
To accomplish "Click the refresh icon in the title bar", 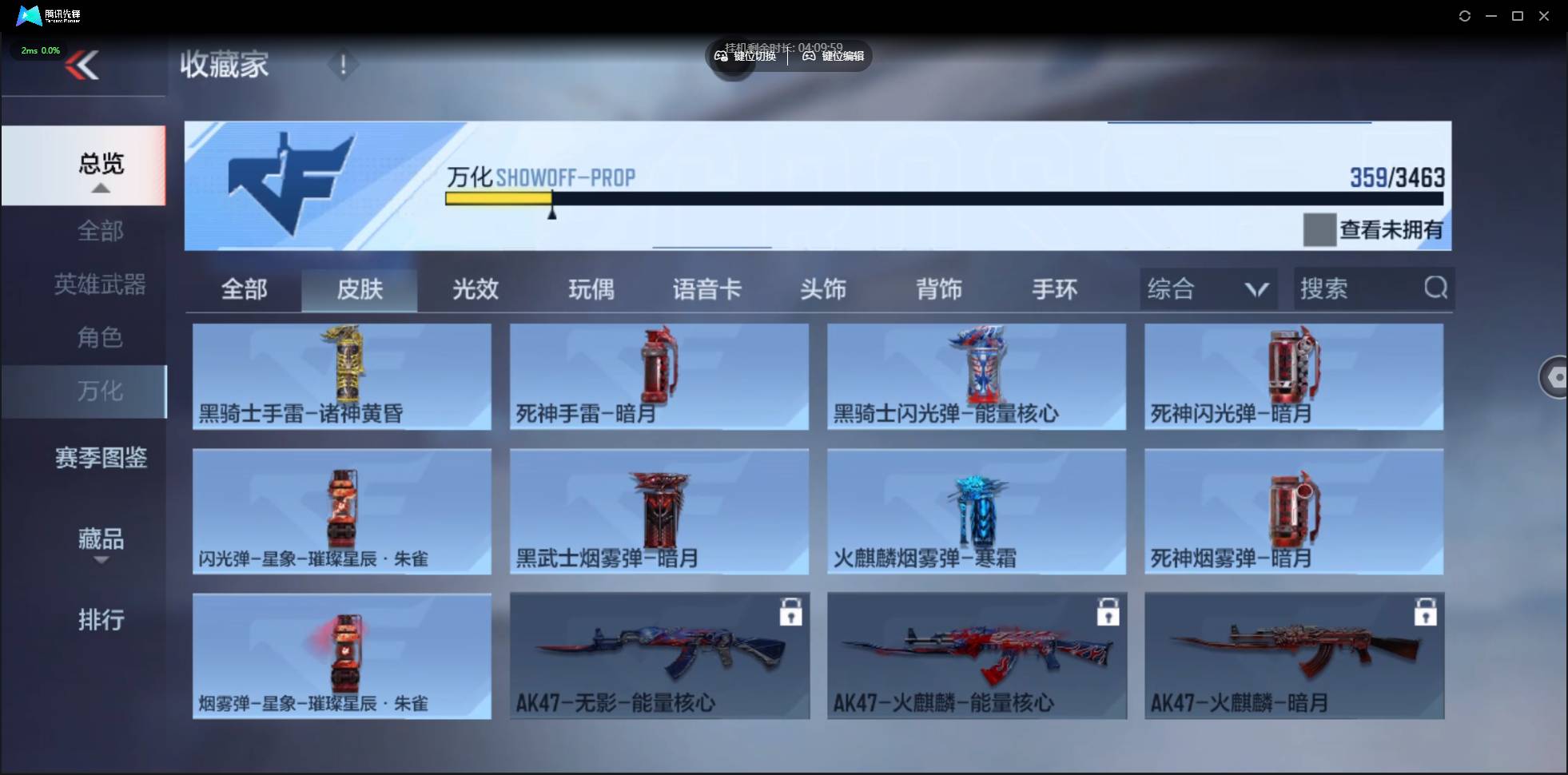I will 1465,15.
